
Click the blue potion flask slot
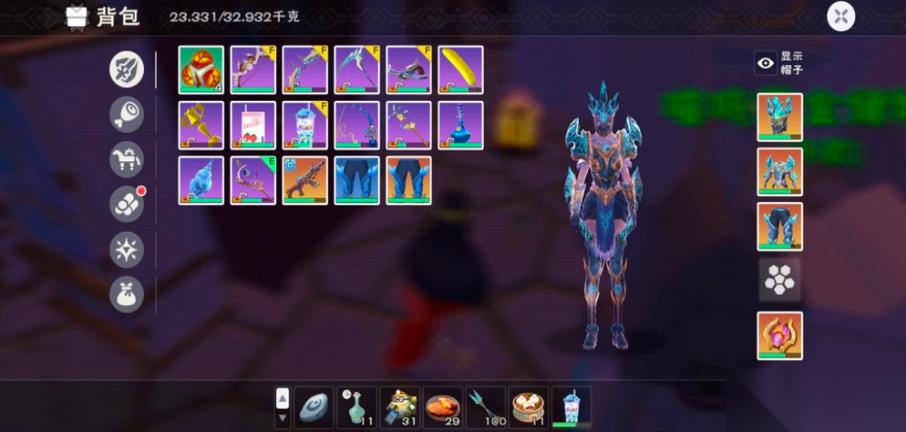[x=461, y=125]
